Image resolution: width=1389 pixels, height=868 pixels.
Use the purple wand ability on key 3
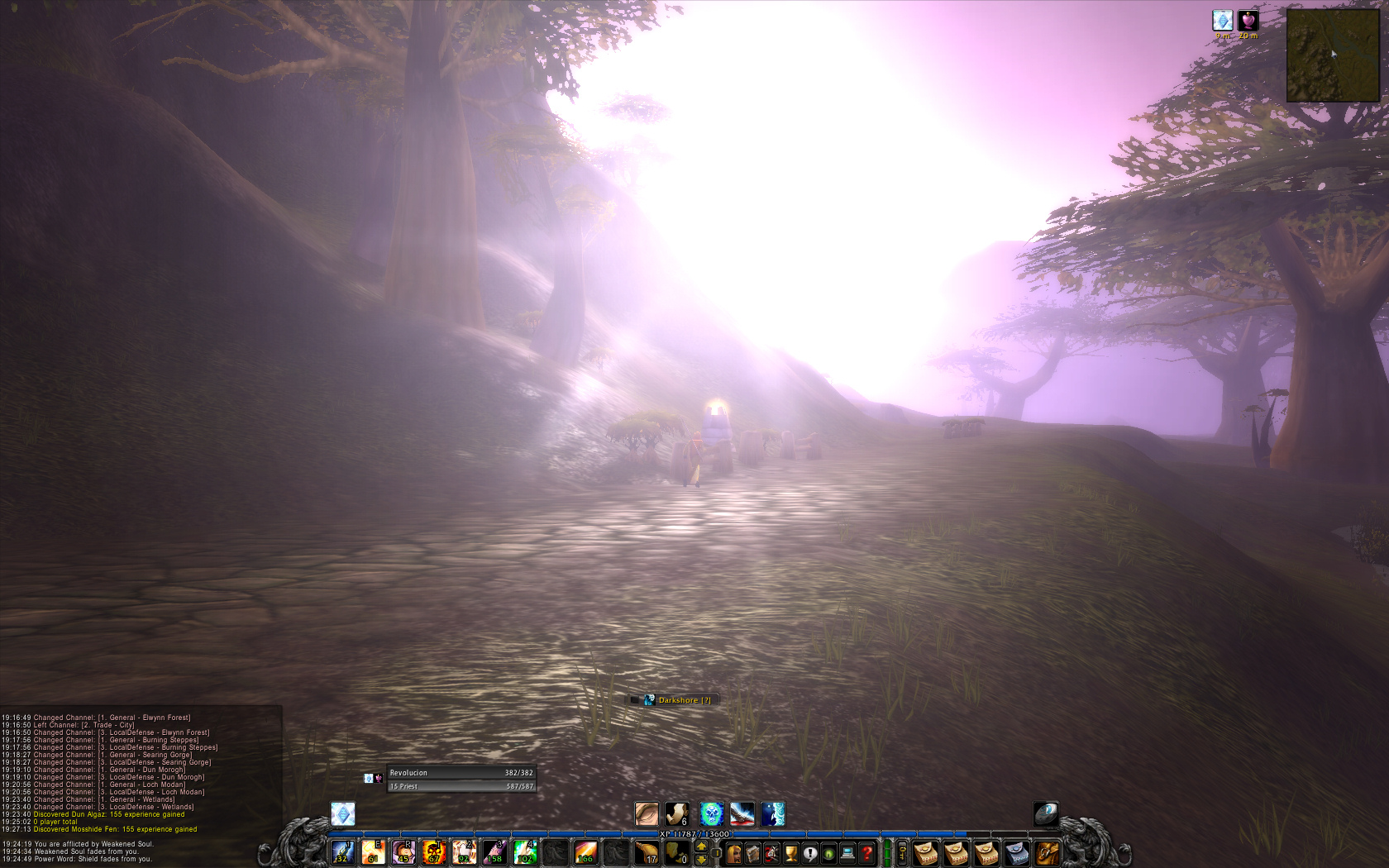[x=494, y=851]
